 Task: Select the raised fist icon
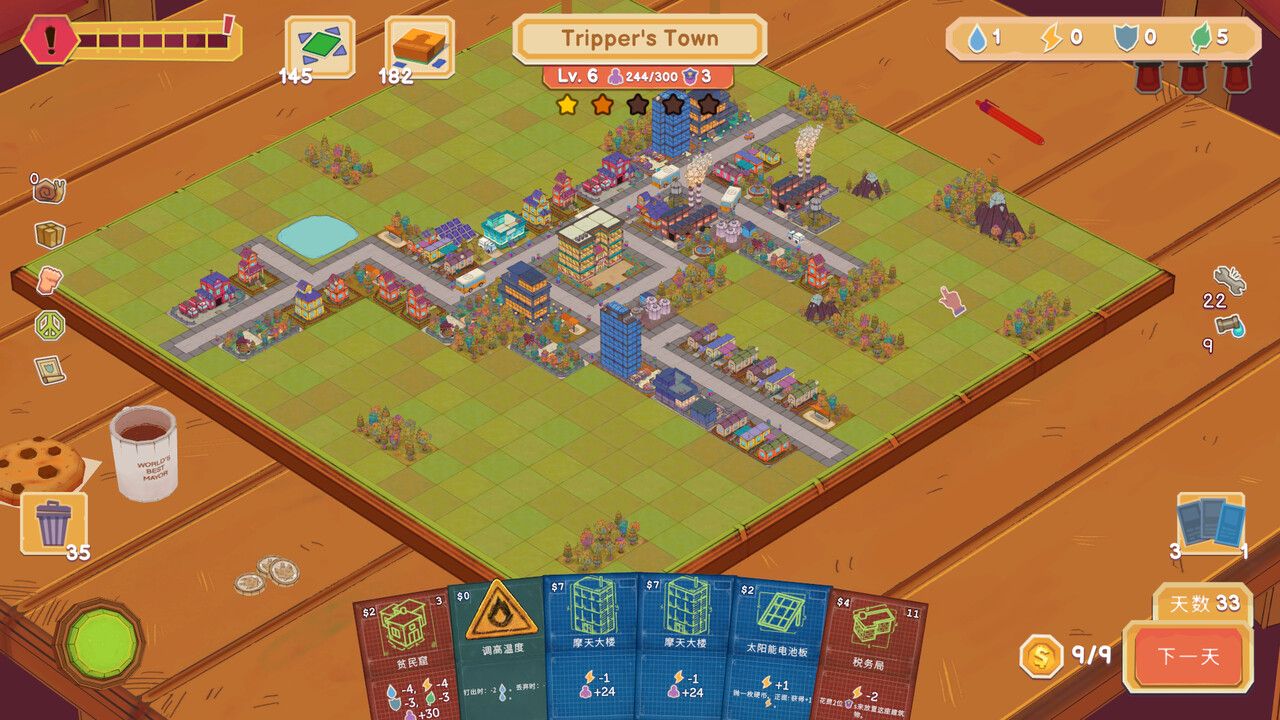(49, 280)
